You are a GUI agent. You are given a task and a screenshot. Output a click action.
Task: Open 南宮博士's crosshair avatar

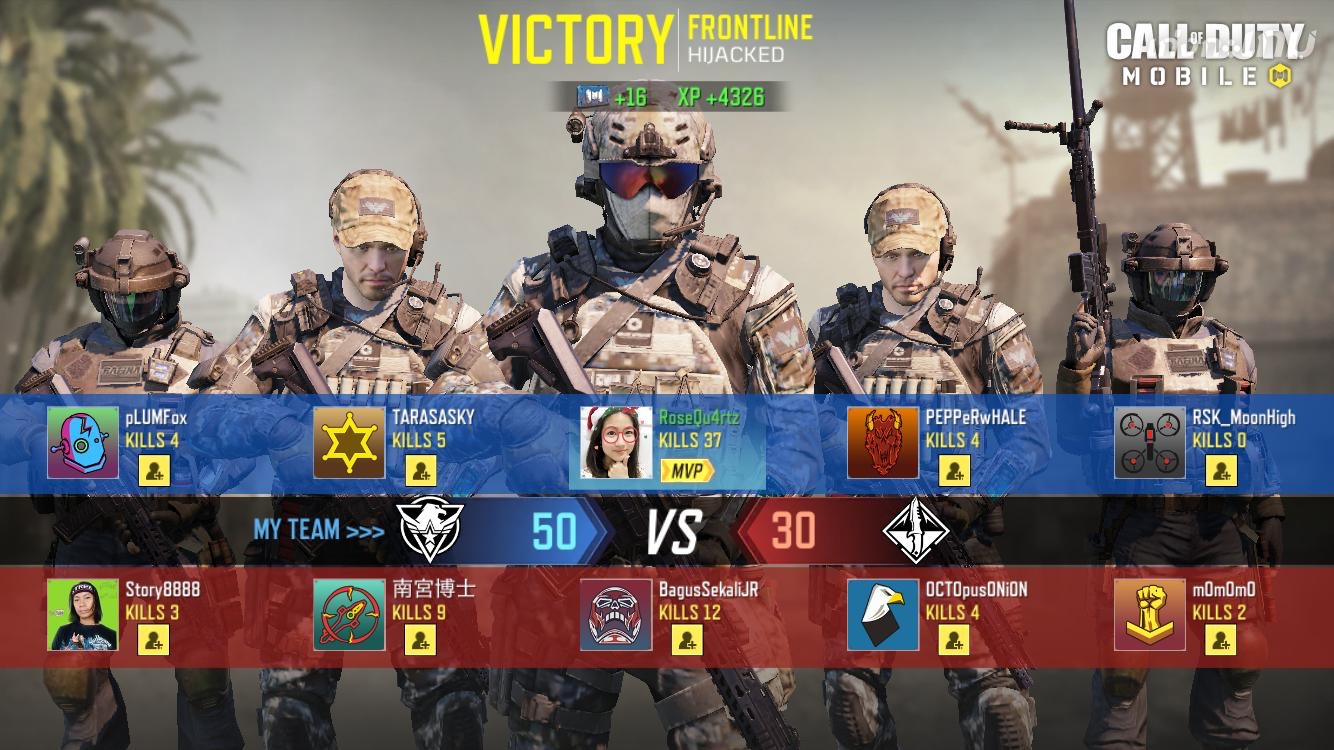click(x=349, y=614)
